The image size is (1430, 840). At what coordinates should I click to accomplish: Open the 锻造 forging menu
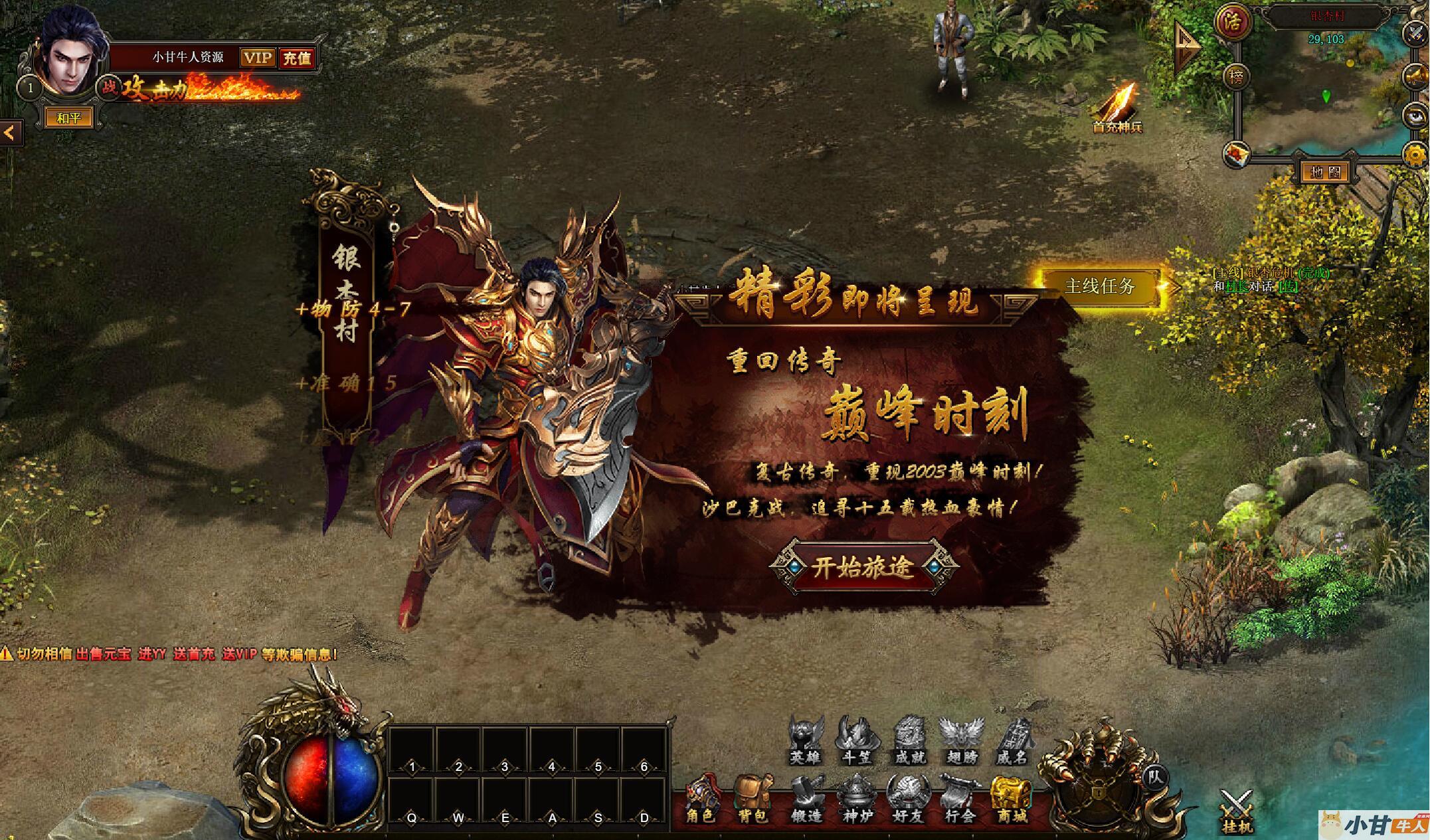pyautogui.click(x=806, y=799)
